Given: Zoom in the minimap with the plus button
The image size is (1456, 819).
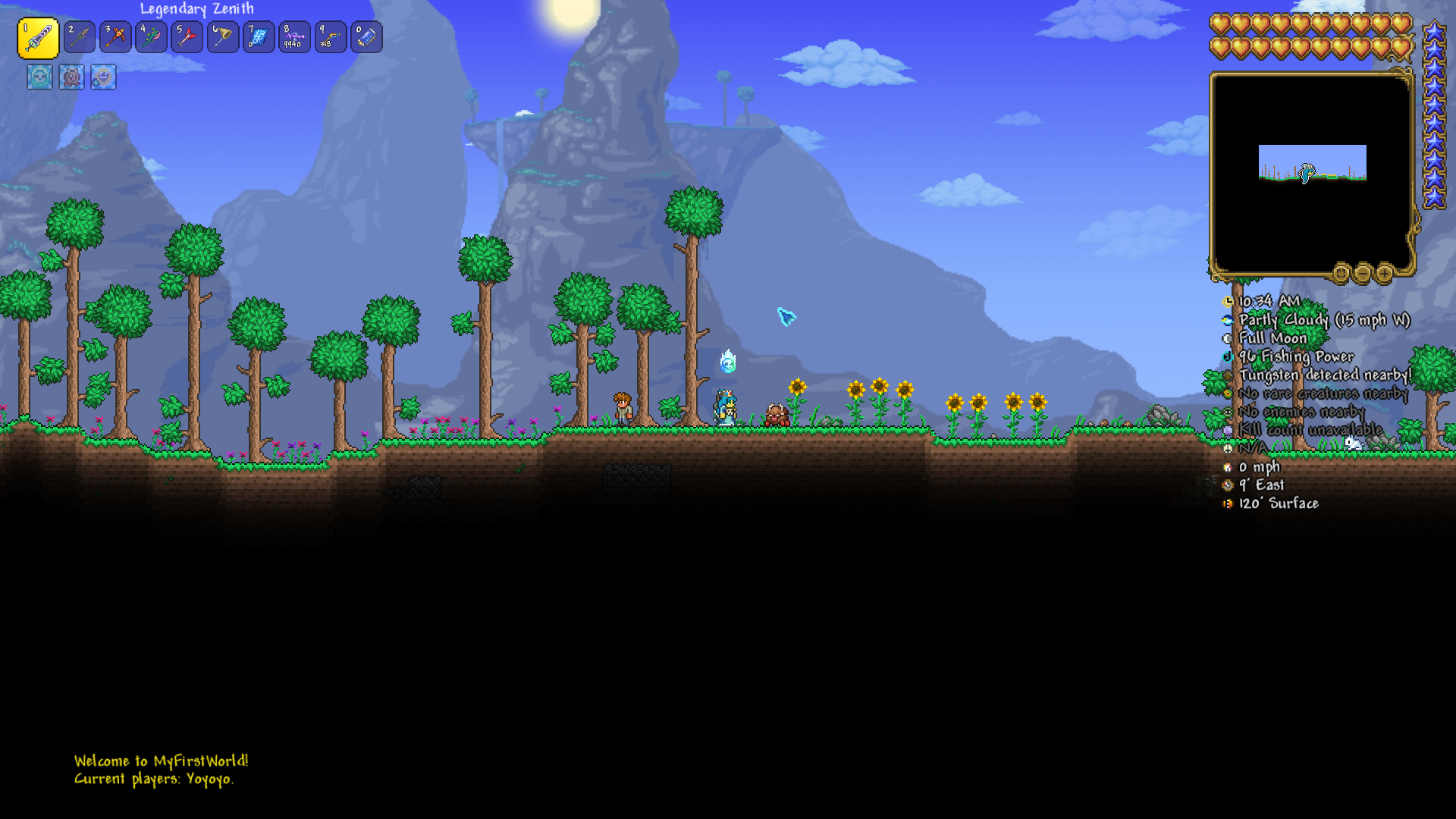Looking at the screenshot, I should (x=1384, y=272).
